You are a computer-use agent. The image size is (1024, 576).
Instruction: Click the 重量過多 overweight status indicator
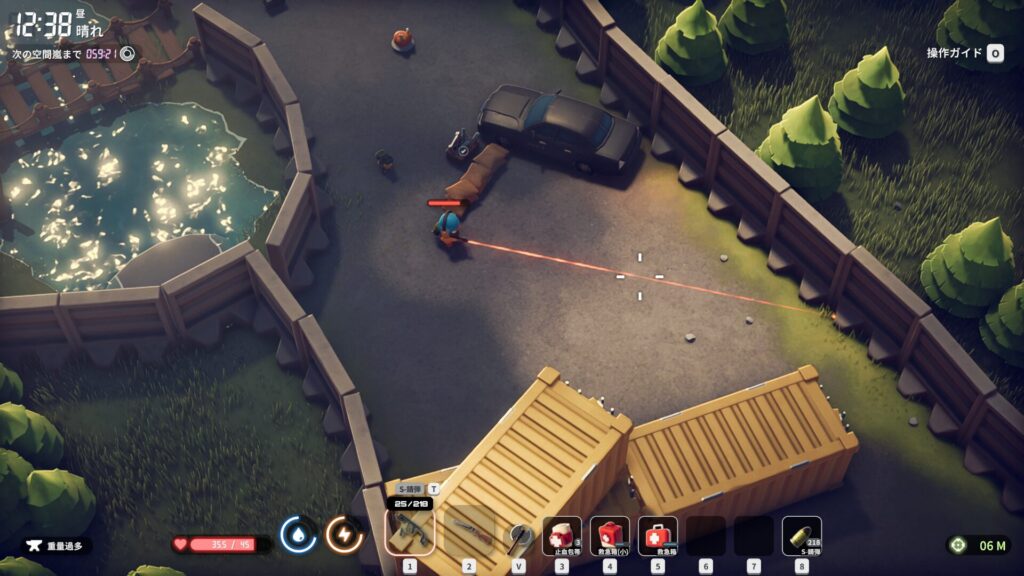(57, 546)
